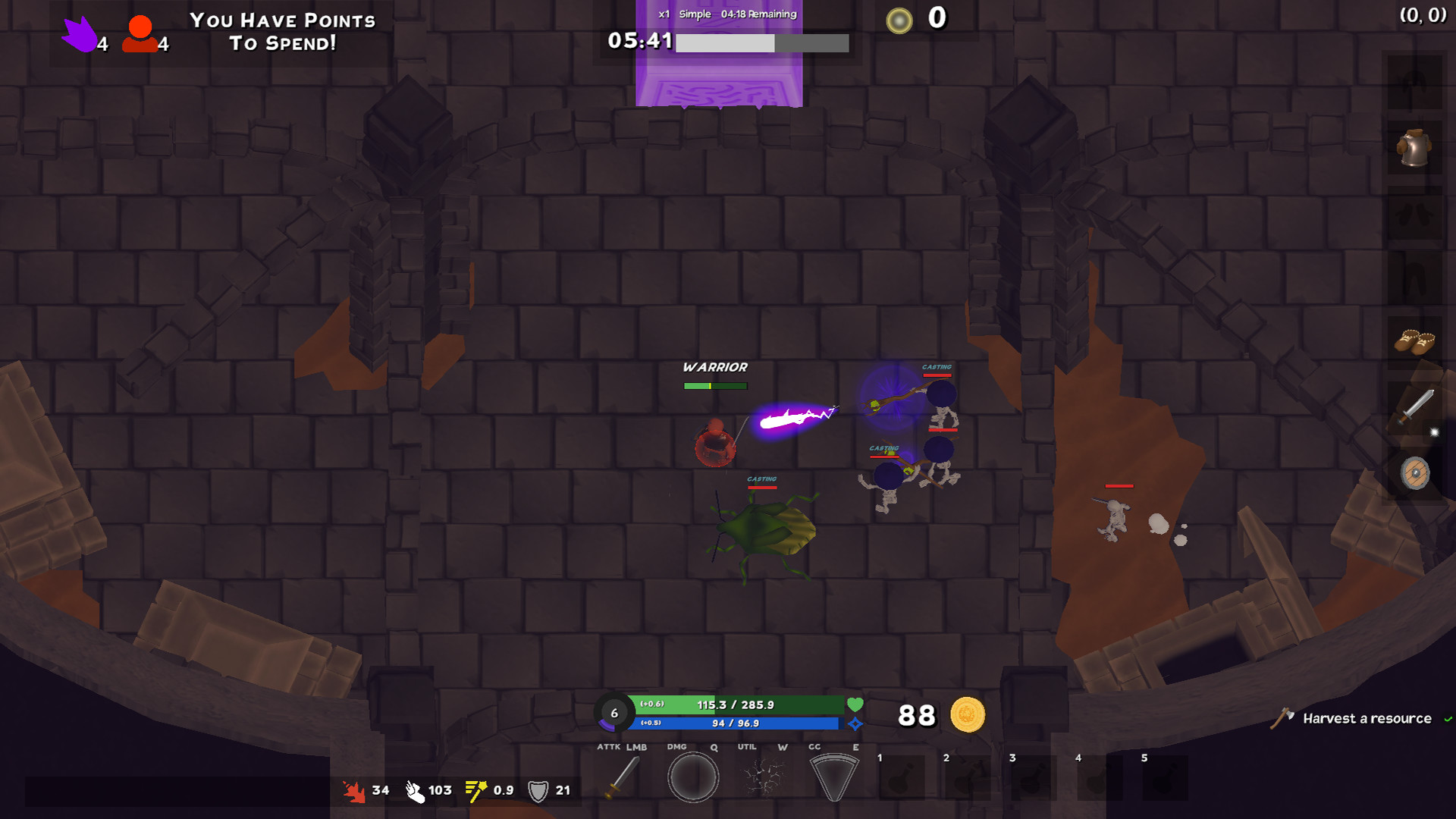Inspect the round shield equipment slot
The height and width of the screenshot is (819, 1456).
coord(1415,472)
